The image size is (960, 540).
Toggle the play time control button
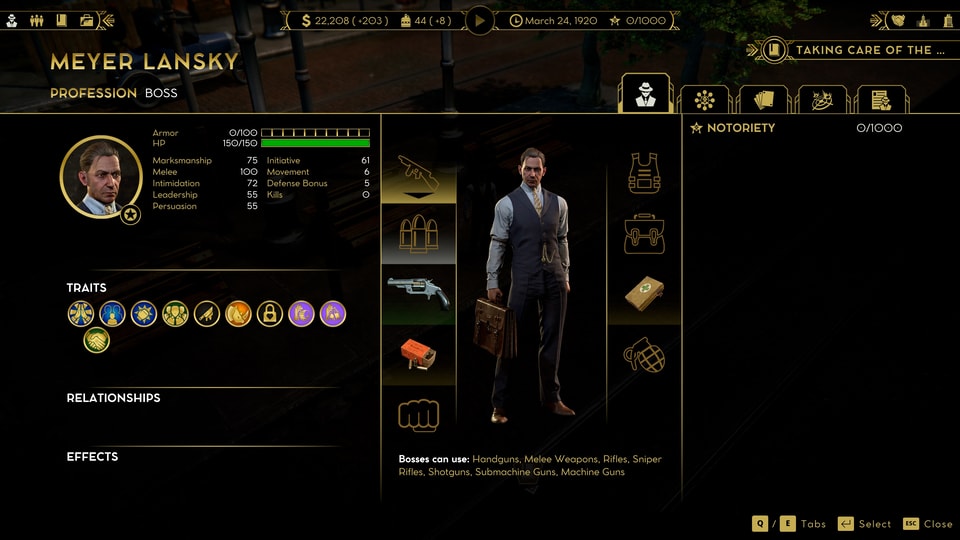click(x=480, y=20)
